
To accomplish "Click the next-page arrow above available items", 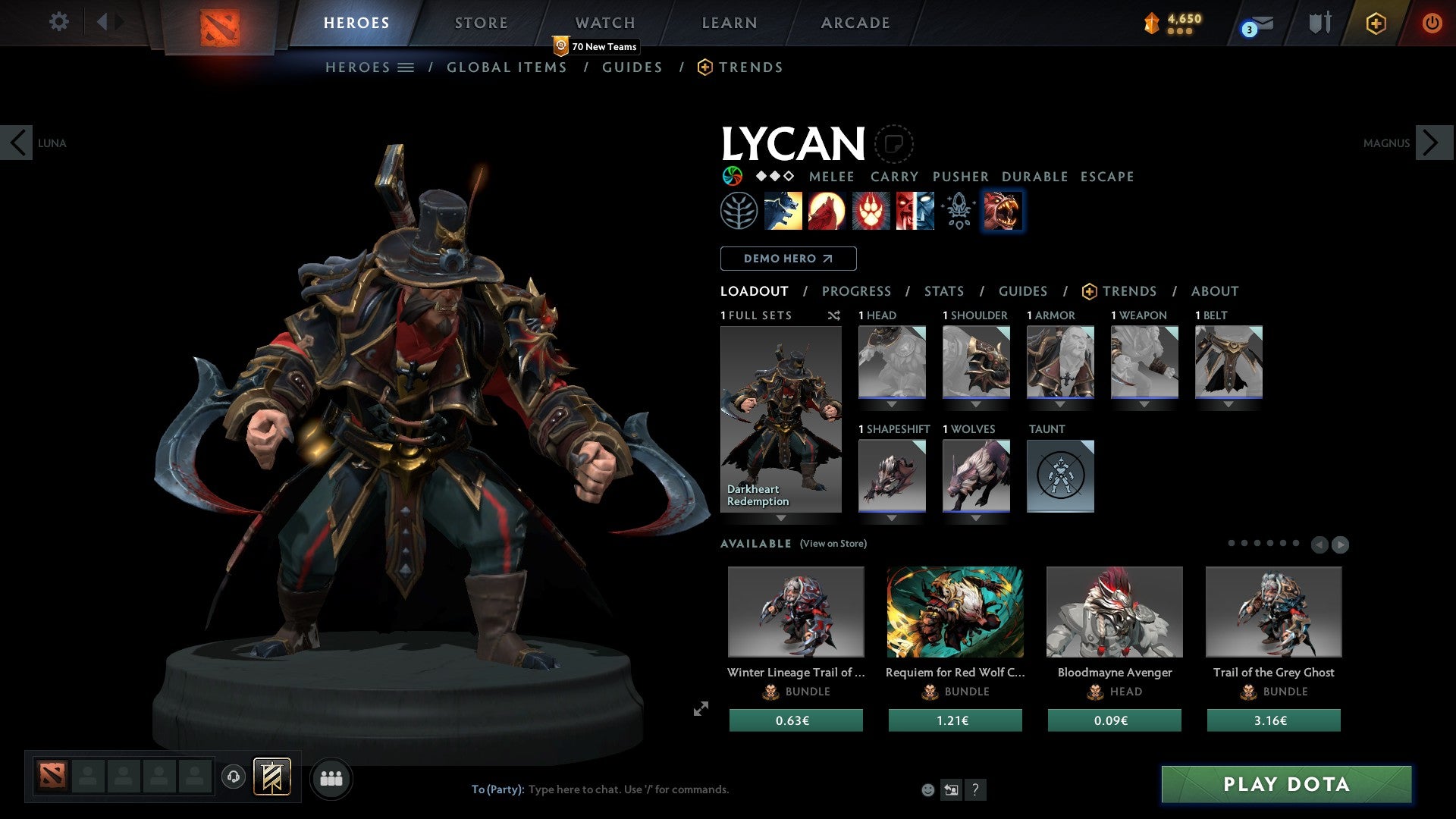I will pyautogui.click(x=1340, y=543).
